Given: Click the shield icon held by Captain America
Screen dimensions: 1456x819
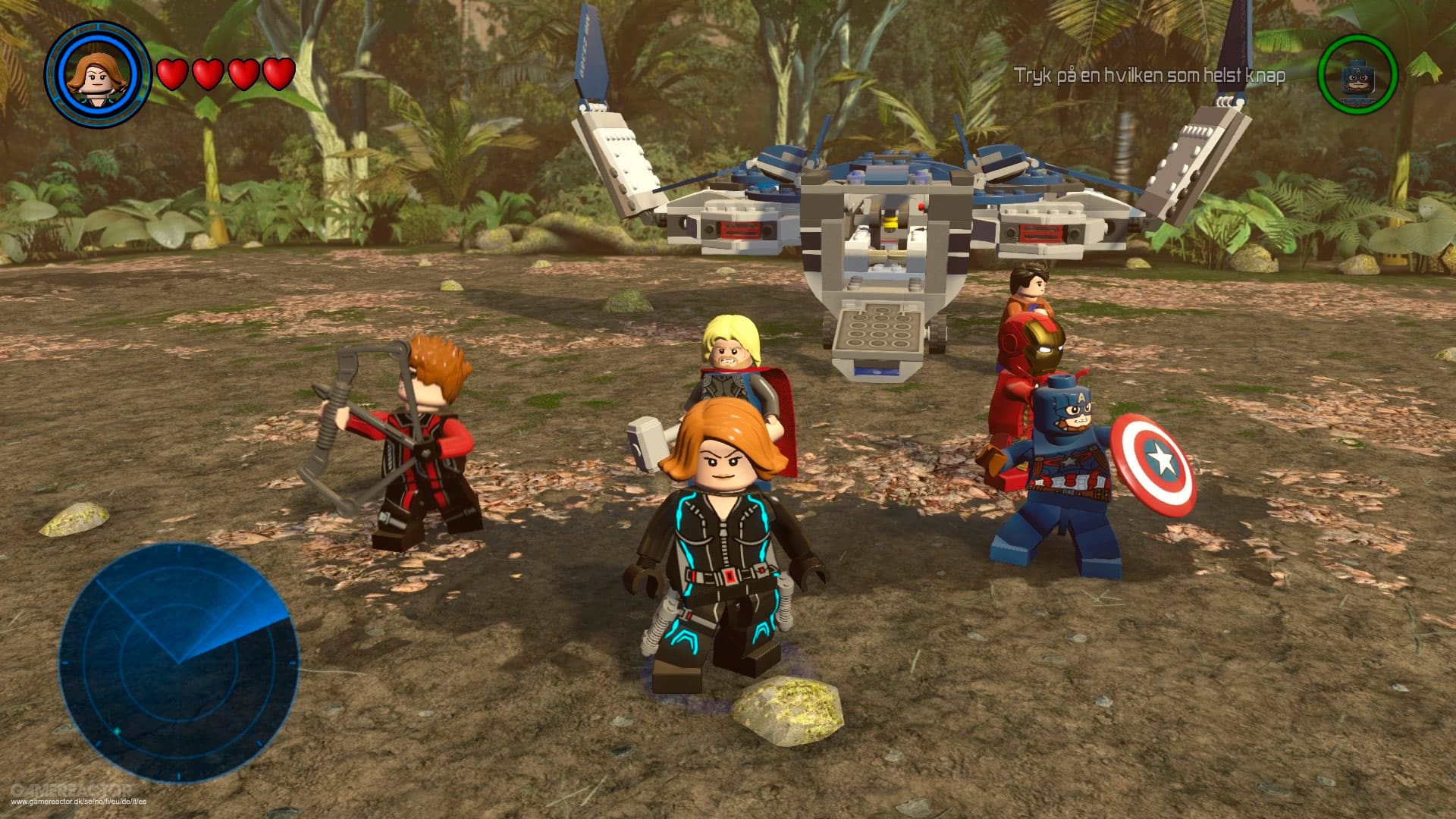Looking at the screenshot, I should tap(1156, 461).
